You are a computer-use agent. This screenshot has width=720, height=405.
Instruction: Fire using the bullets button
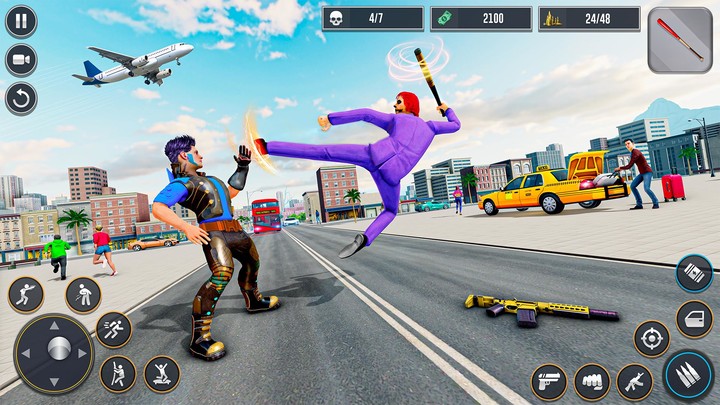[x=688, y=375]
